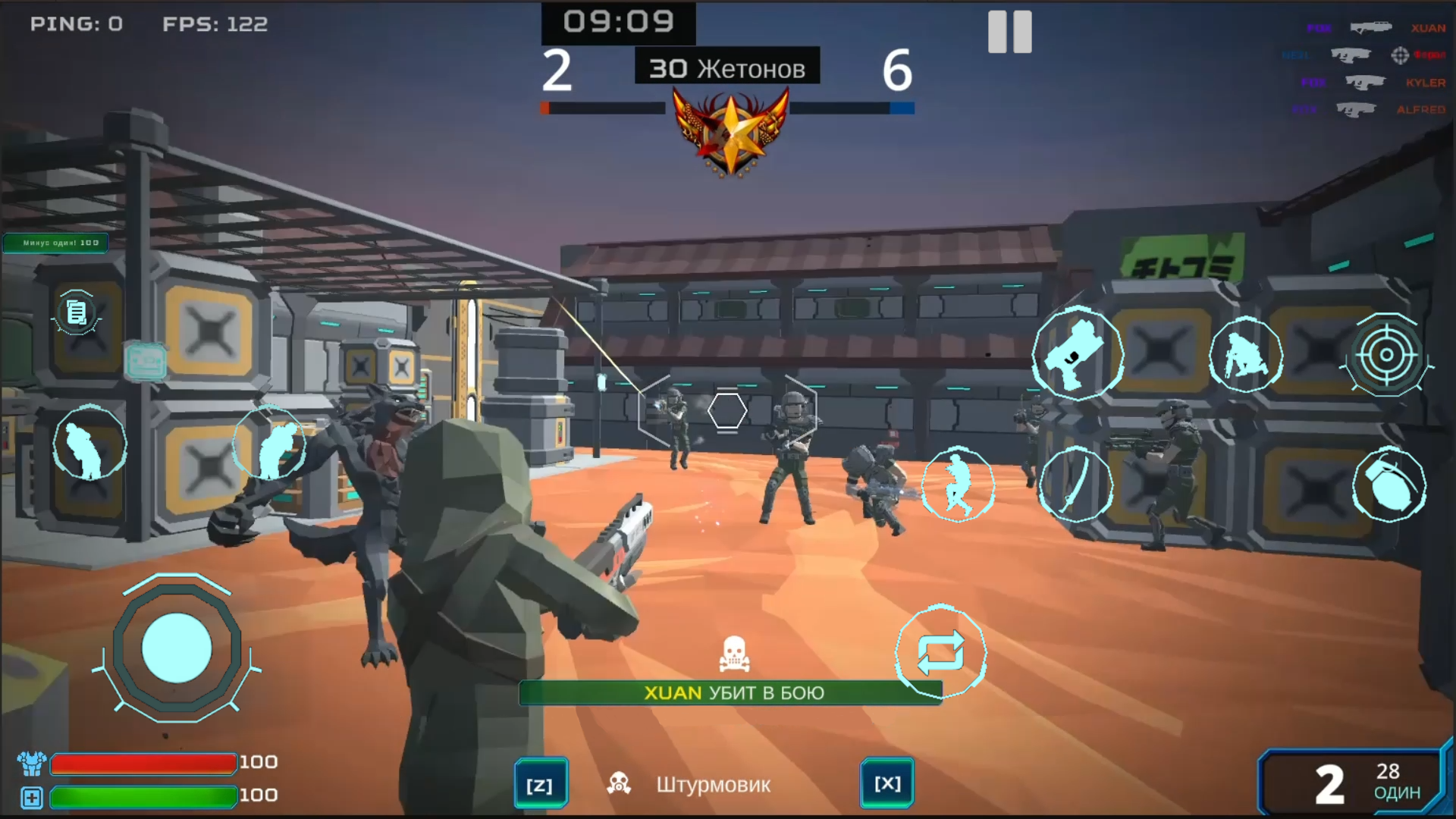Tap the Штурмовик class tab
The image size is (1456, 819).
pyautogui.click(x=714, y=784)
